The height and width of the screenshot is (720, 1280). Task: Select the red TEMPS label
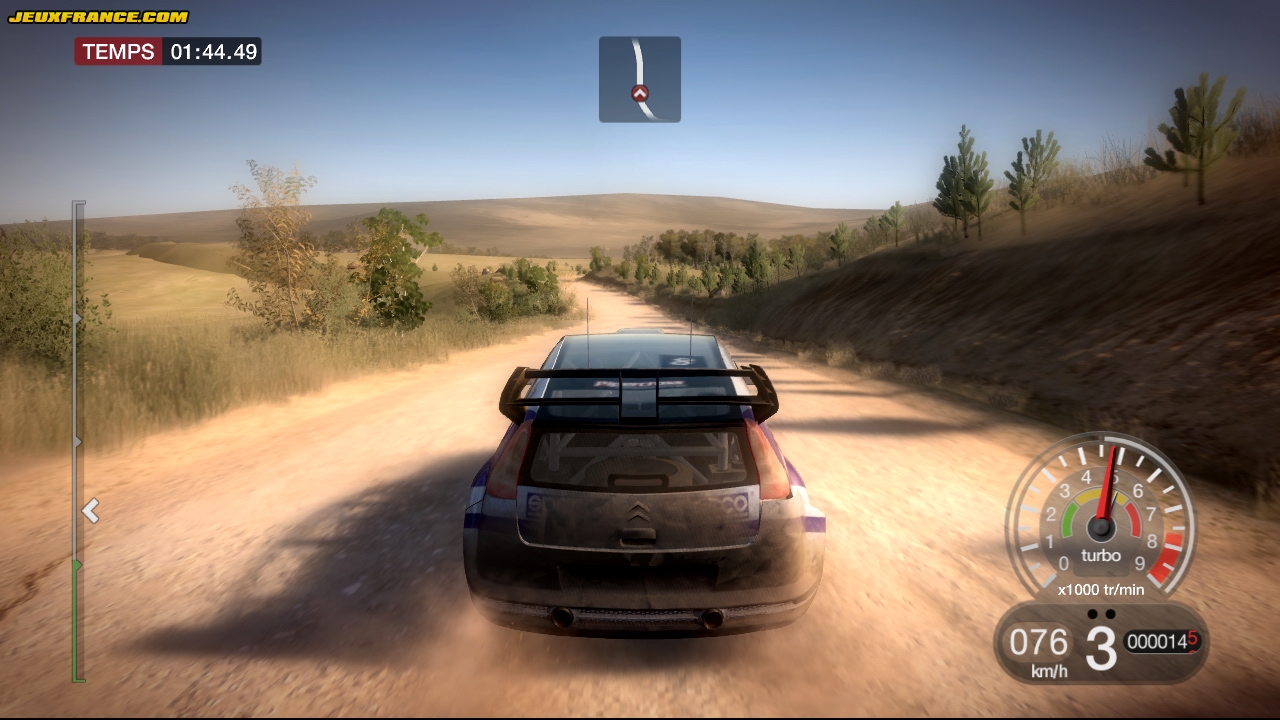click(x=120, y=51)
